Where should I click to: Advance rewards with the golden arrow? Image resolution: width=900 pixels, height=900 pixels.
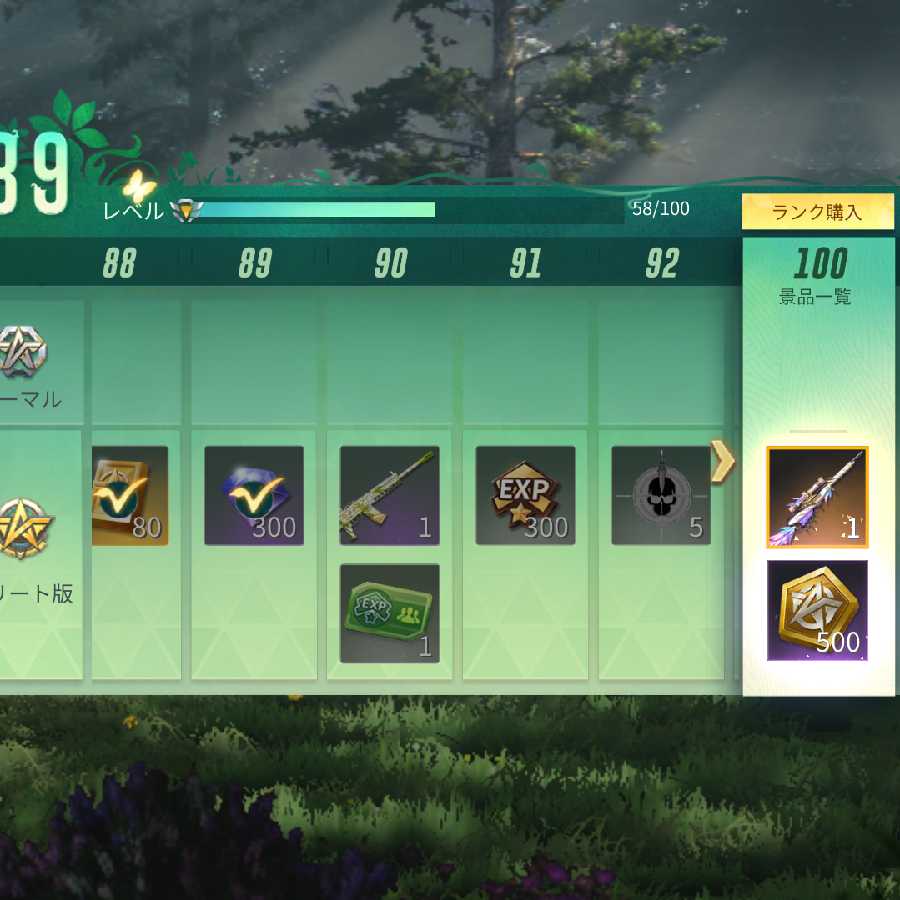pyautogui.click(x=723, y=460)
